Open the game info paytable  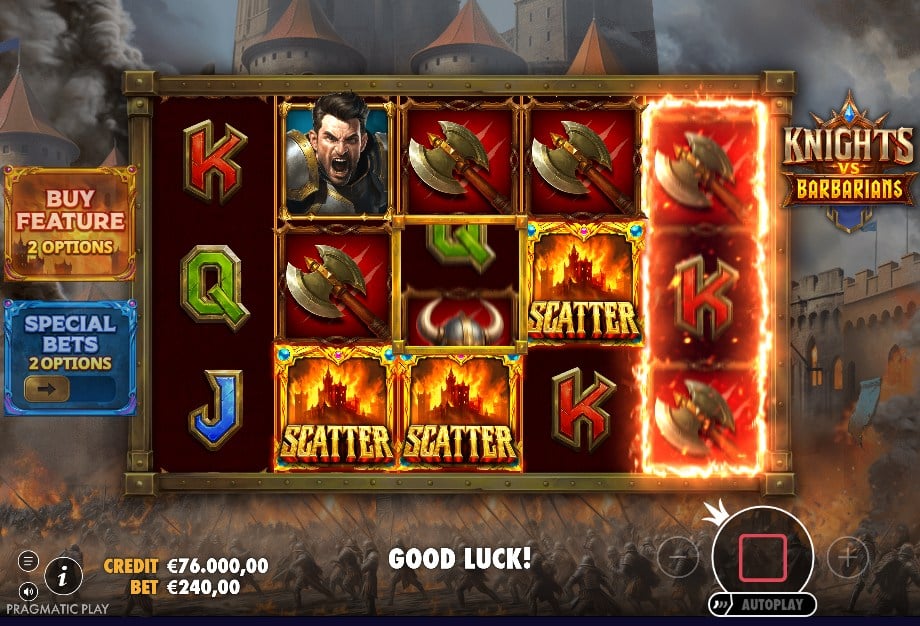tap(63, 574)
